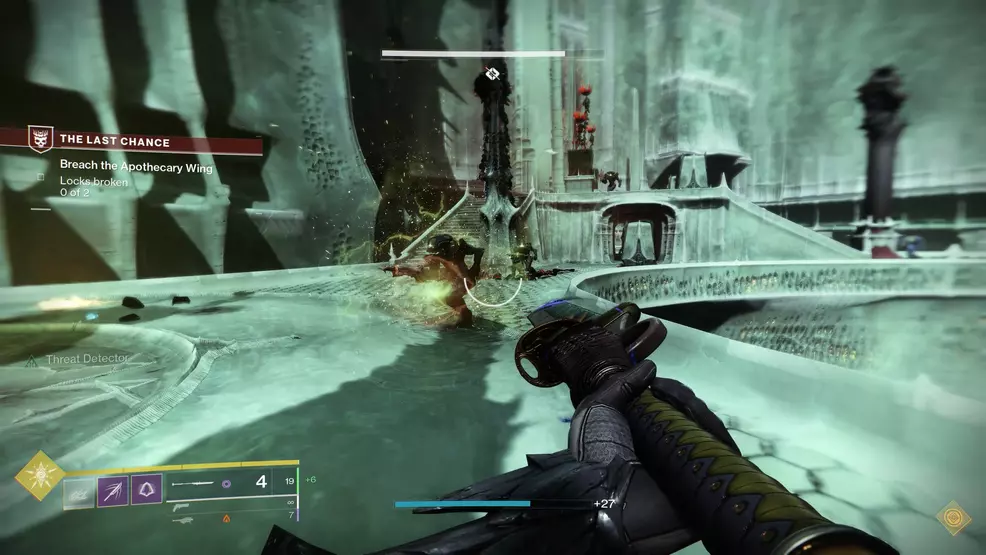The width and height of the screenshot is (986, 555).
Task: Select the greyed-out class ability icon
Action: (x=79, y=490)
